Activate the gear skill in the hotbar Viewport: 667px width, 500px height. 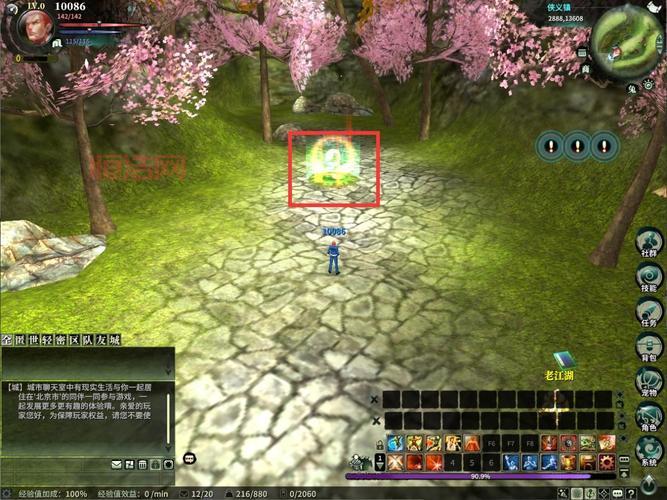coord(605,462)
